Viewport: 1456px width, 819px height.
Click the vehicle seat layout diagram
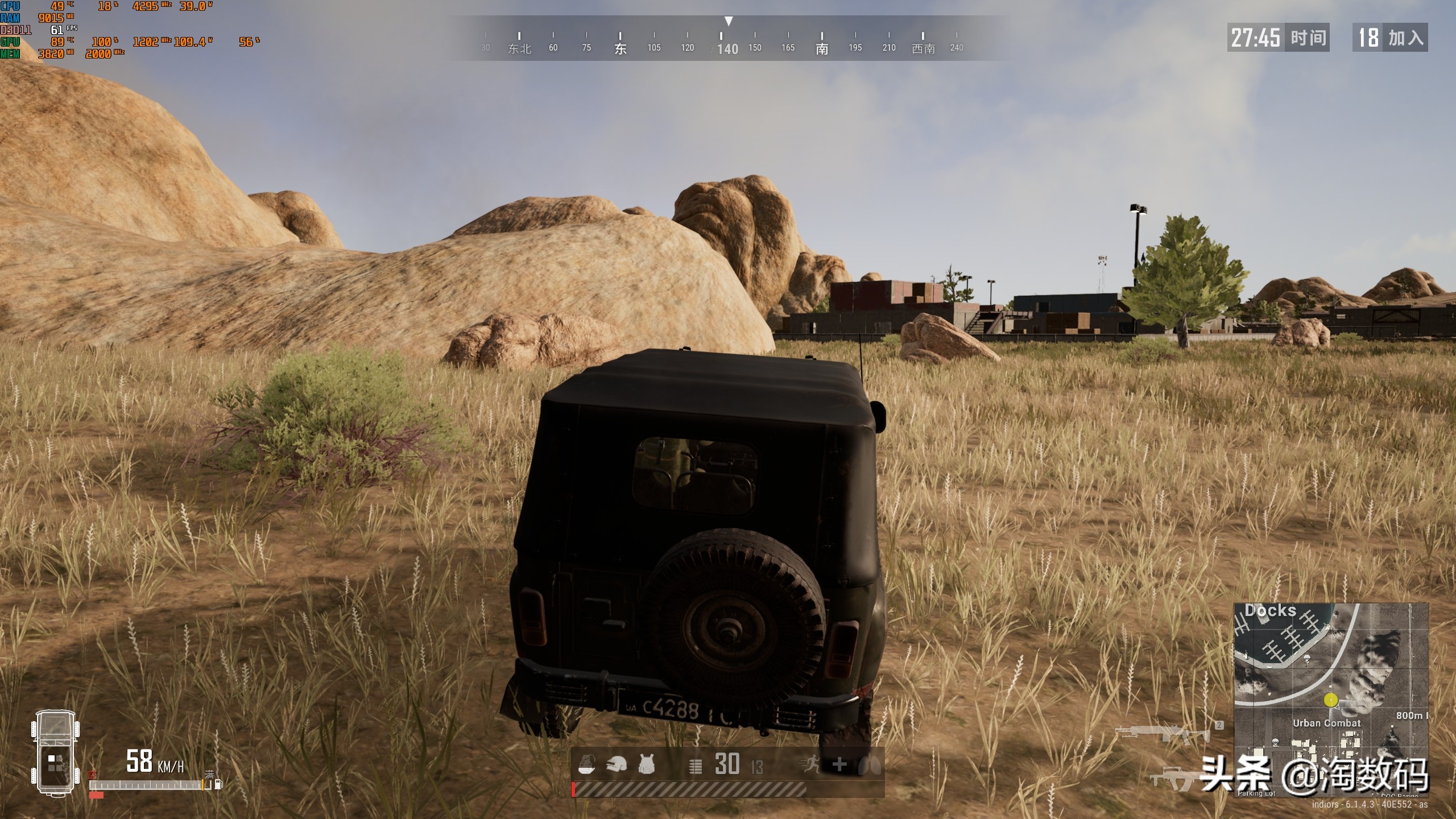pyautogui.click(x=55, y=752)
